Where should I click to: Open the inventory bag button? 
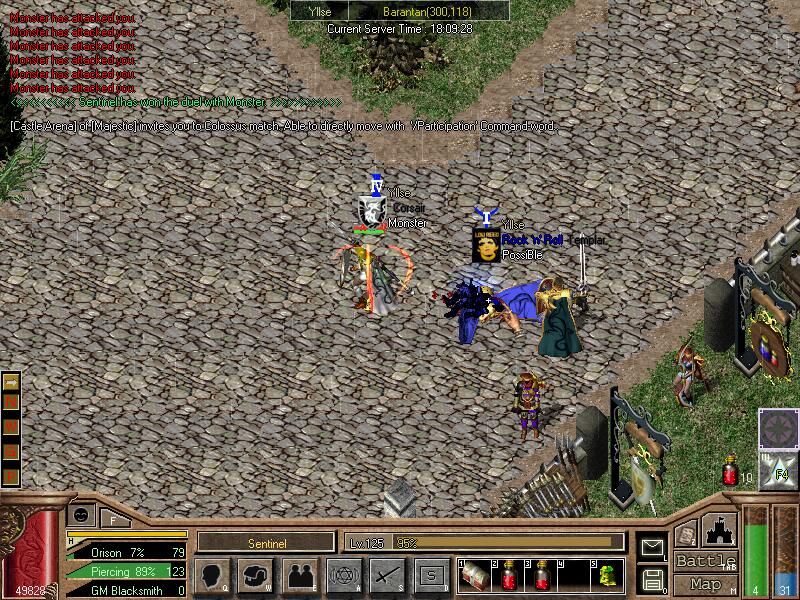(254, 576)
